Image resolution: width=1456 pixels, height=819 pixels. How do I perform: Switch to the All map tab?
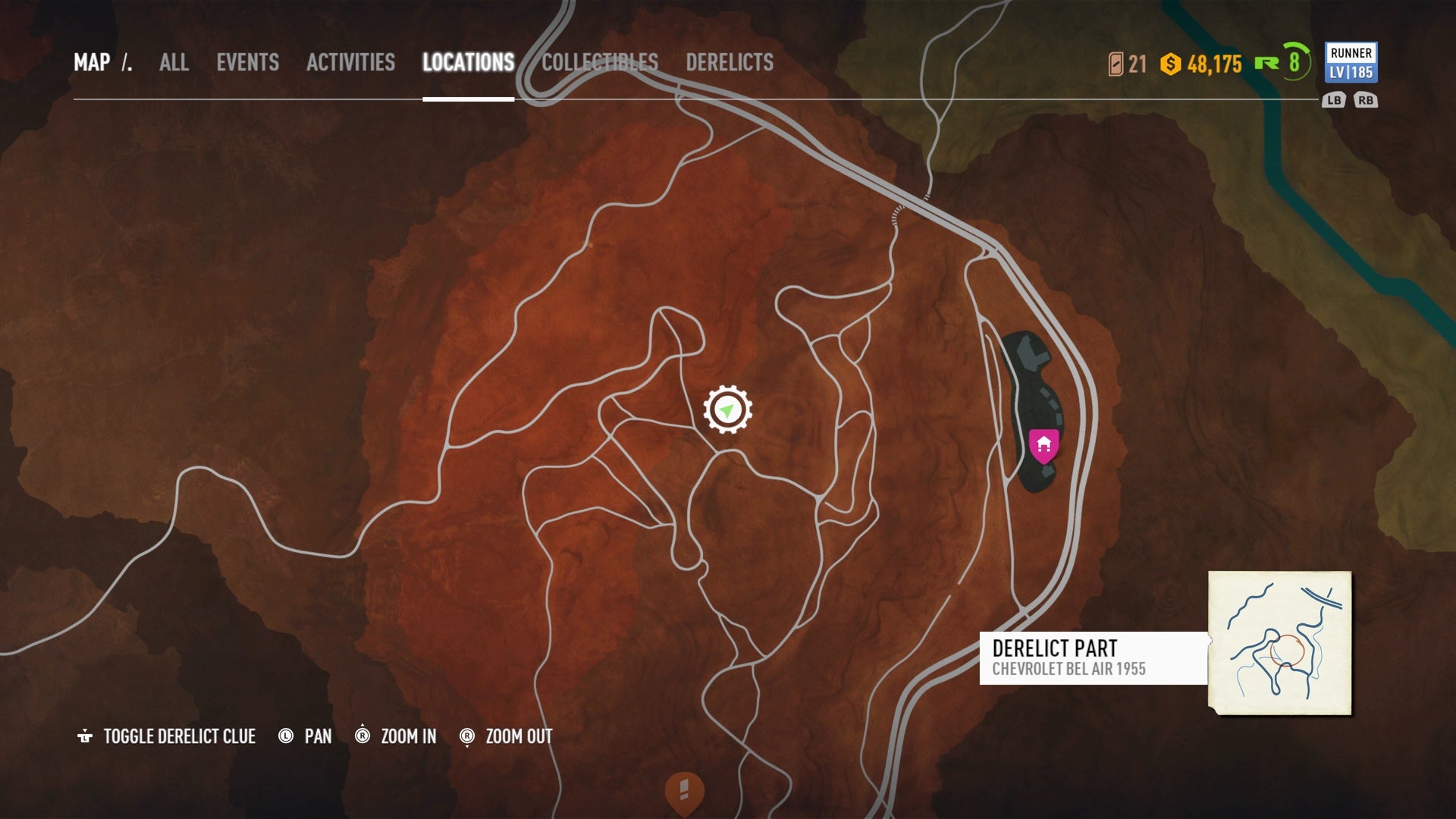(x=174, y=62)
